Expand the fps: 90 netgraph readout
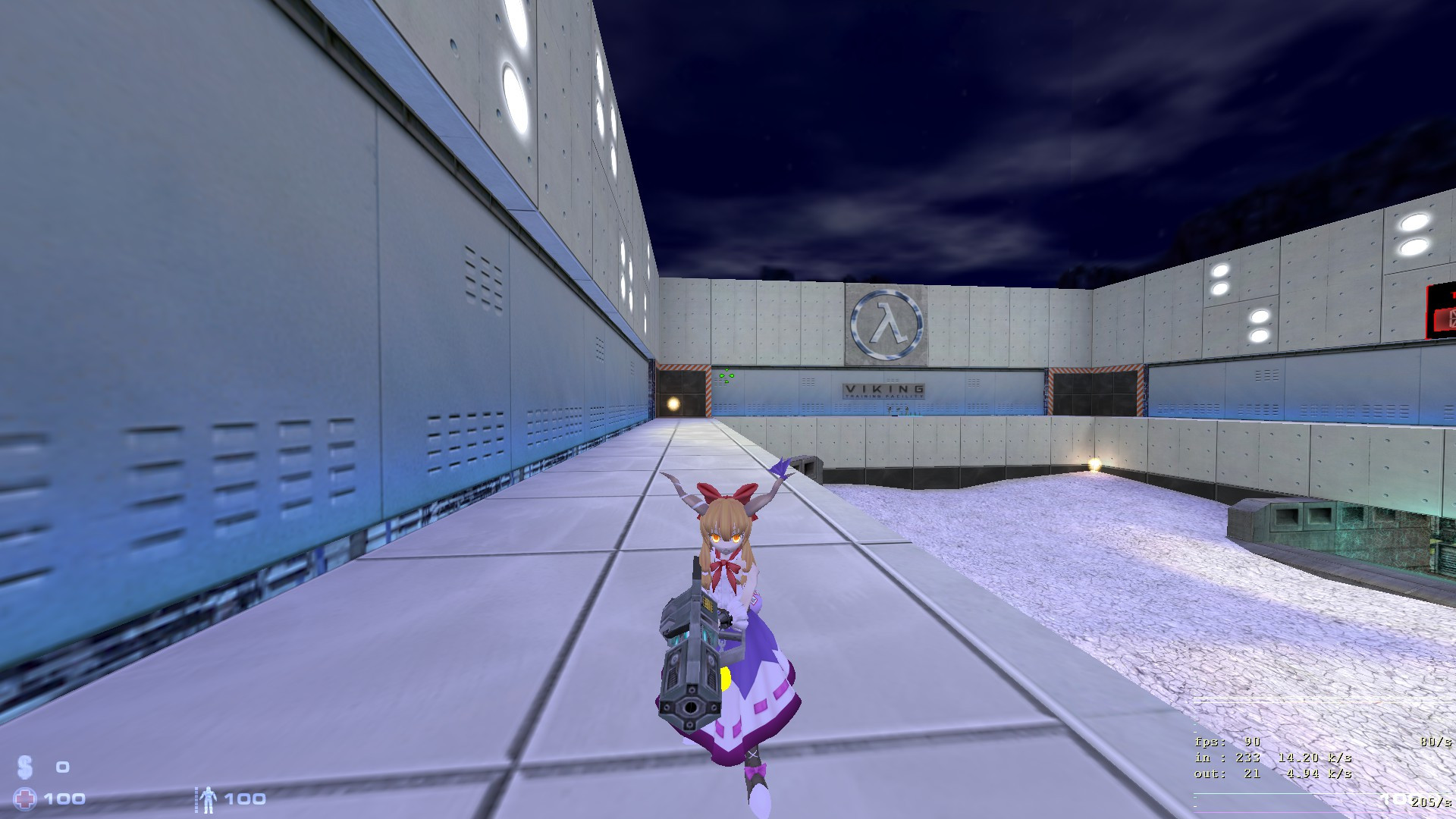Screen dimensions: 1456x819 tap(1225, 743)
